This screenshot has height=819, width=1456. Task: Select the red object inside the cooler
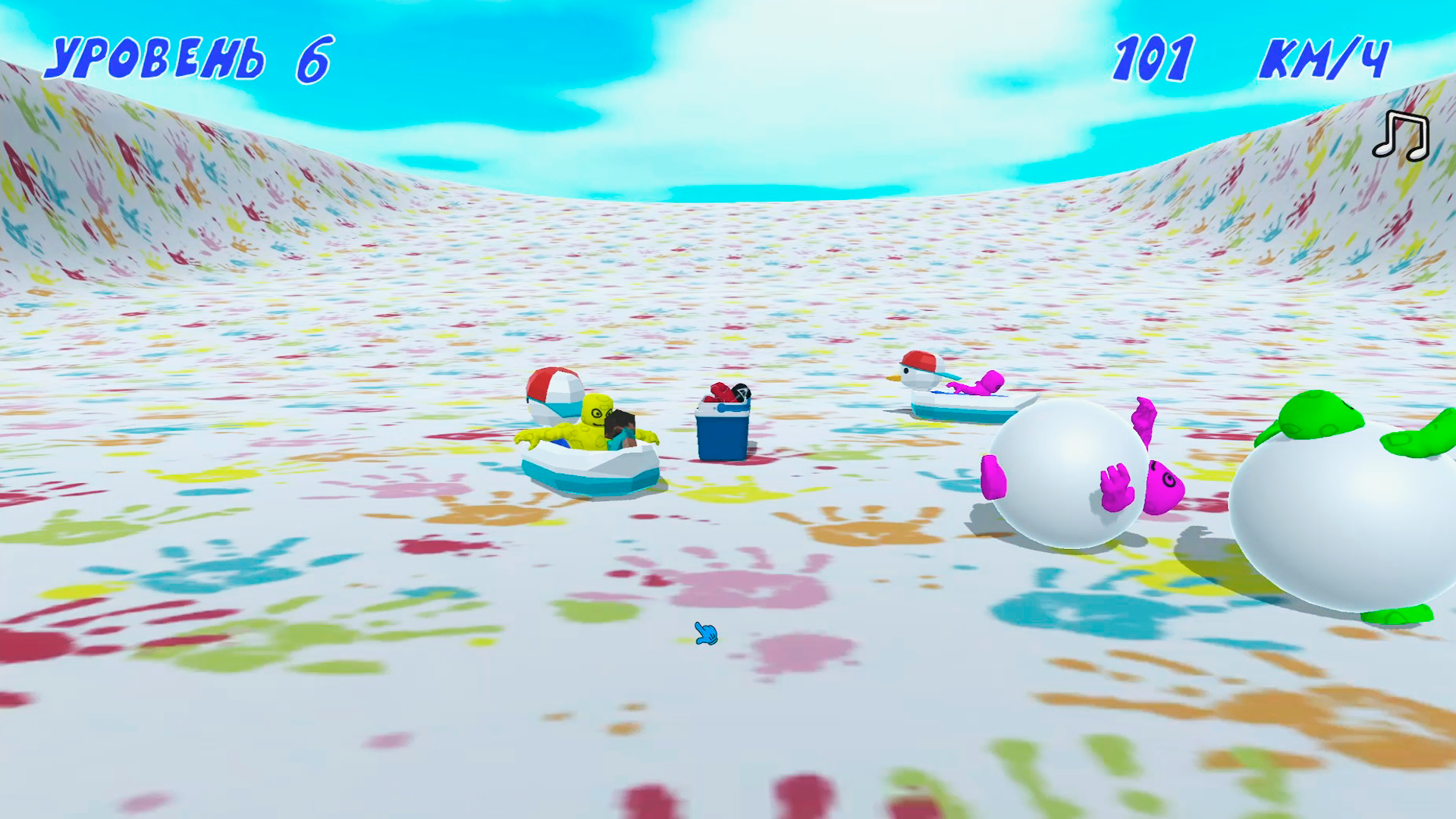pos(718,393)
